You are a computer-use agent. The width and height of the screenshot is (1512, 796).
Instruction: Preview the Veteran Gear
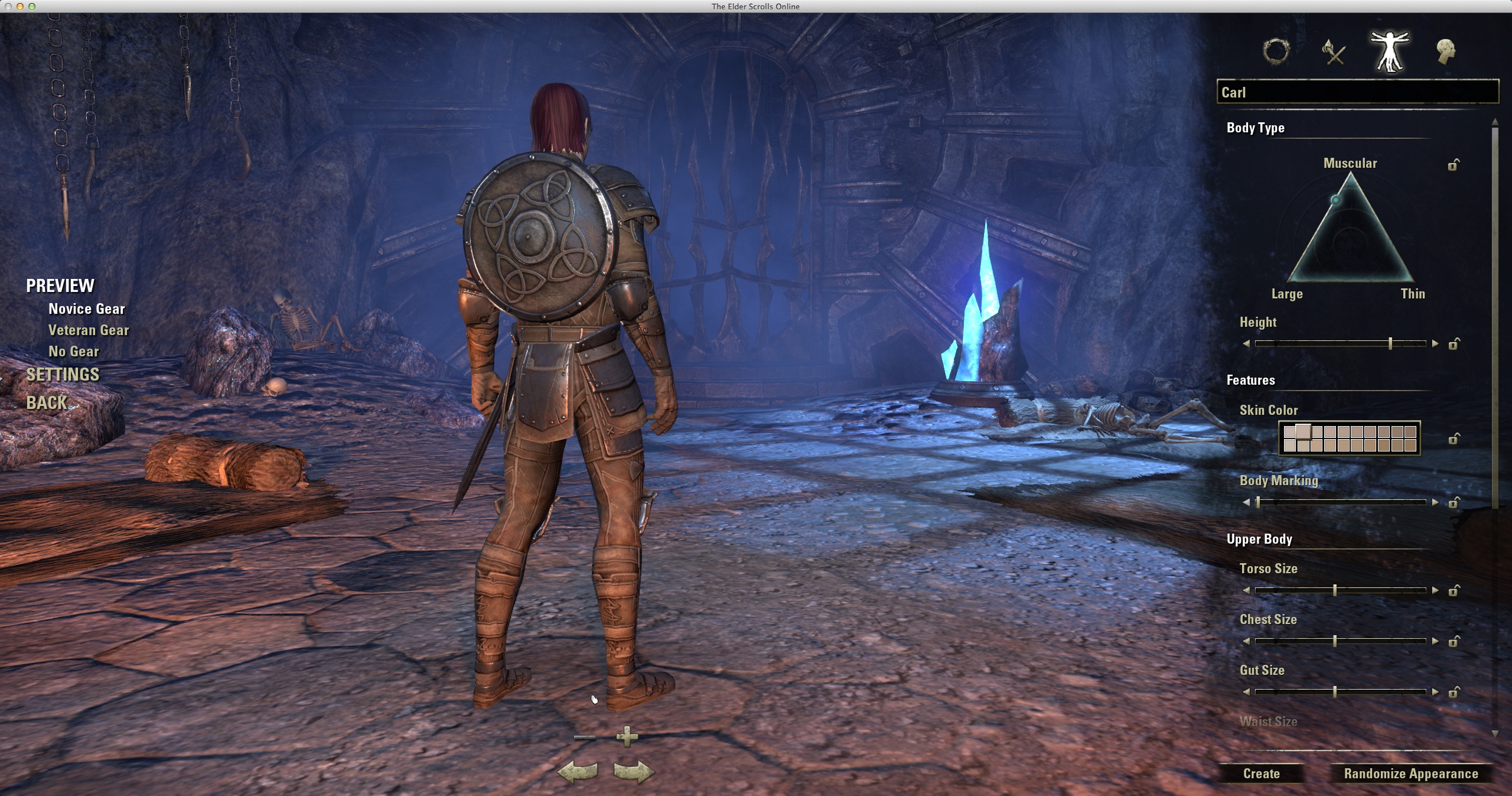89,330
